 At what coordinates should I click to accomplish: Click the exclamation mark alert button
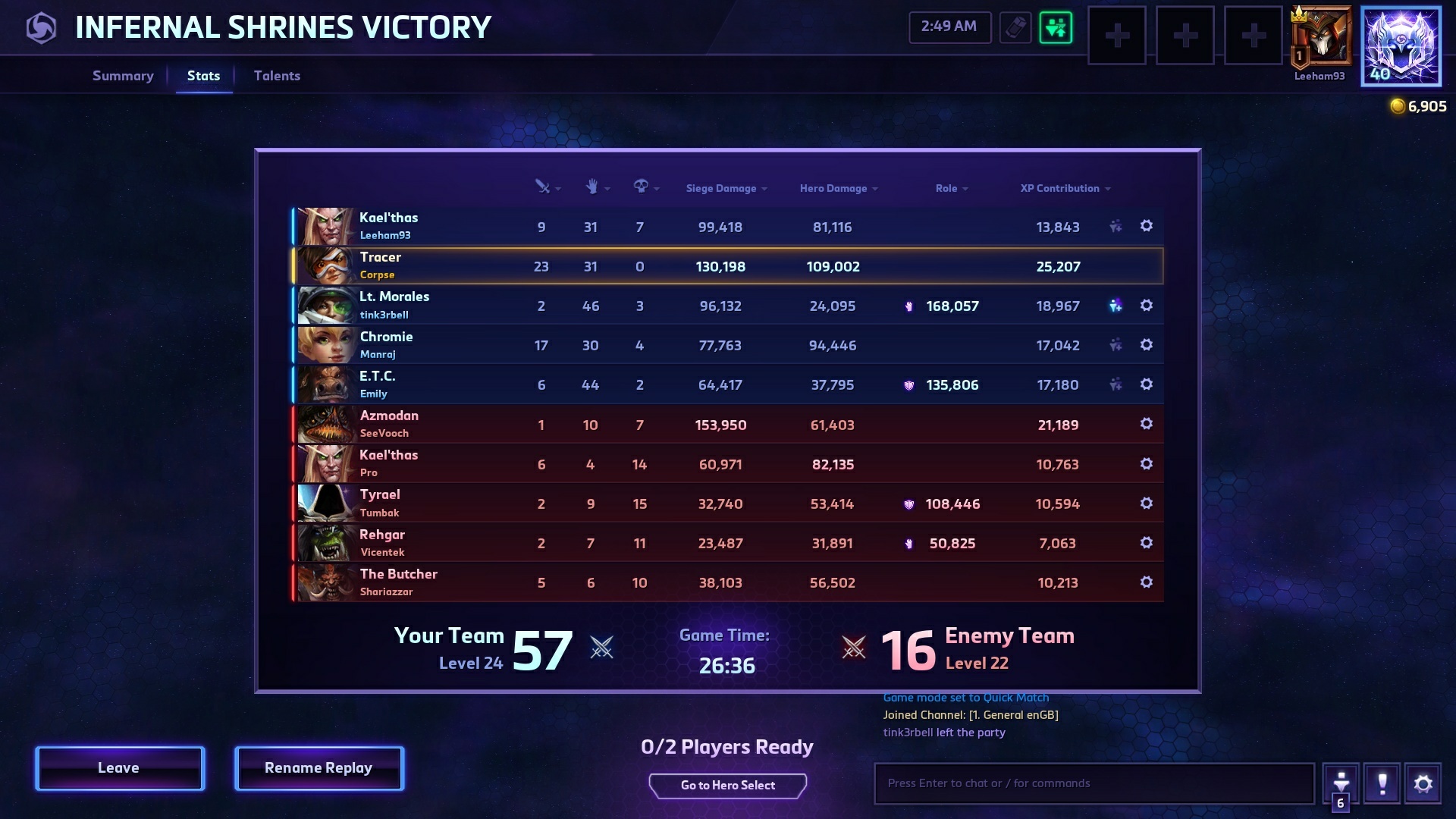point(1382,783)
